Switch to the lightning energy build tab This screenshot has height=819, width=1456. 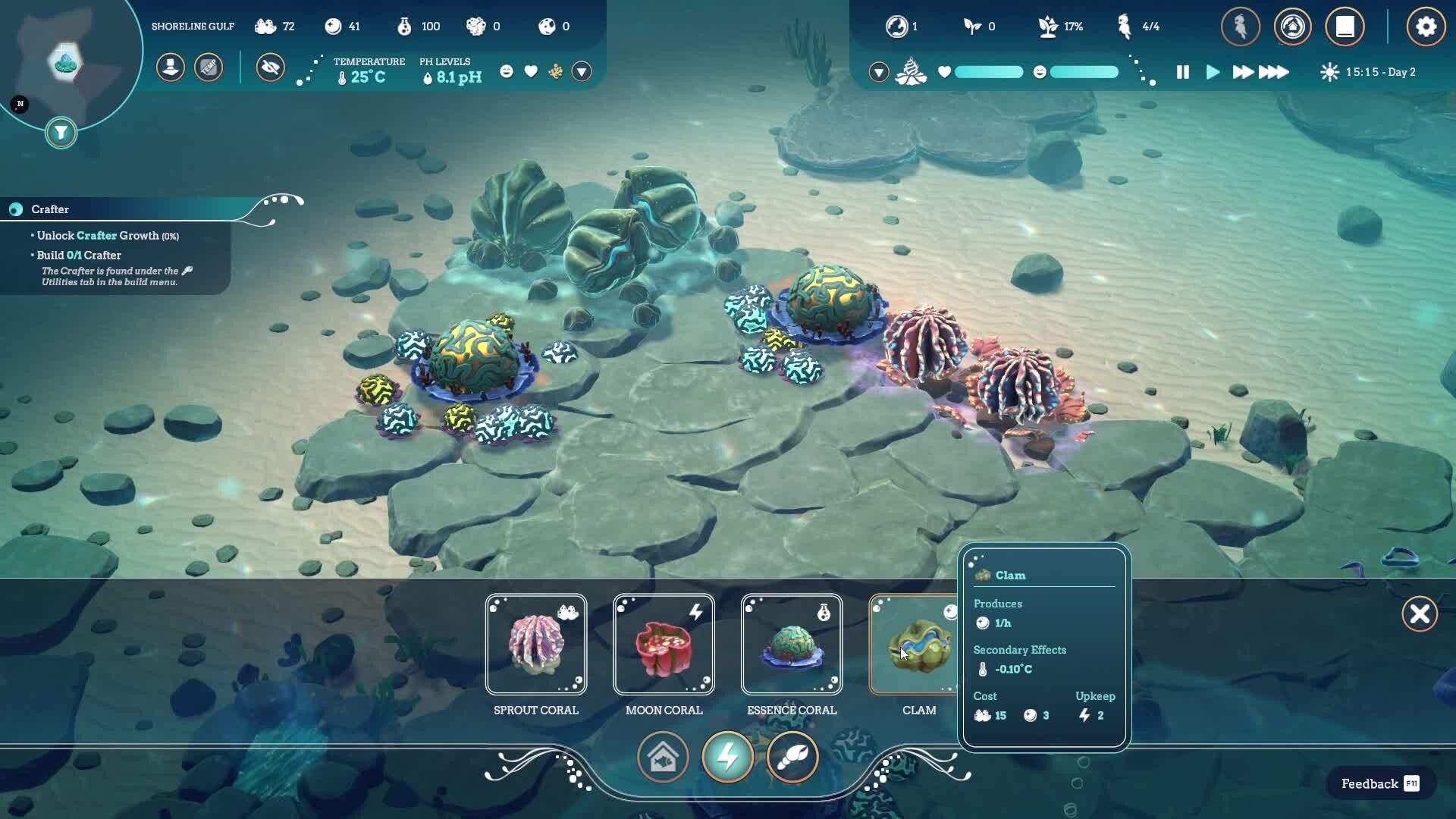coord(727,757)
